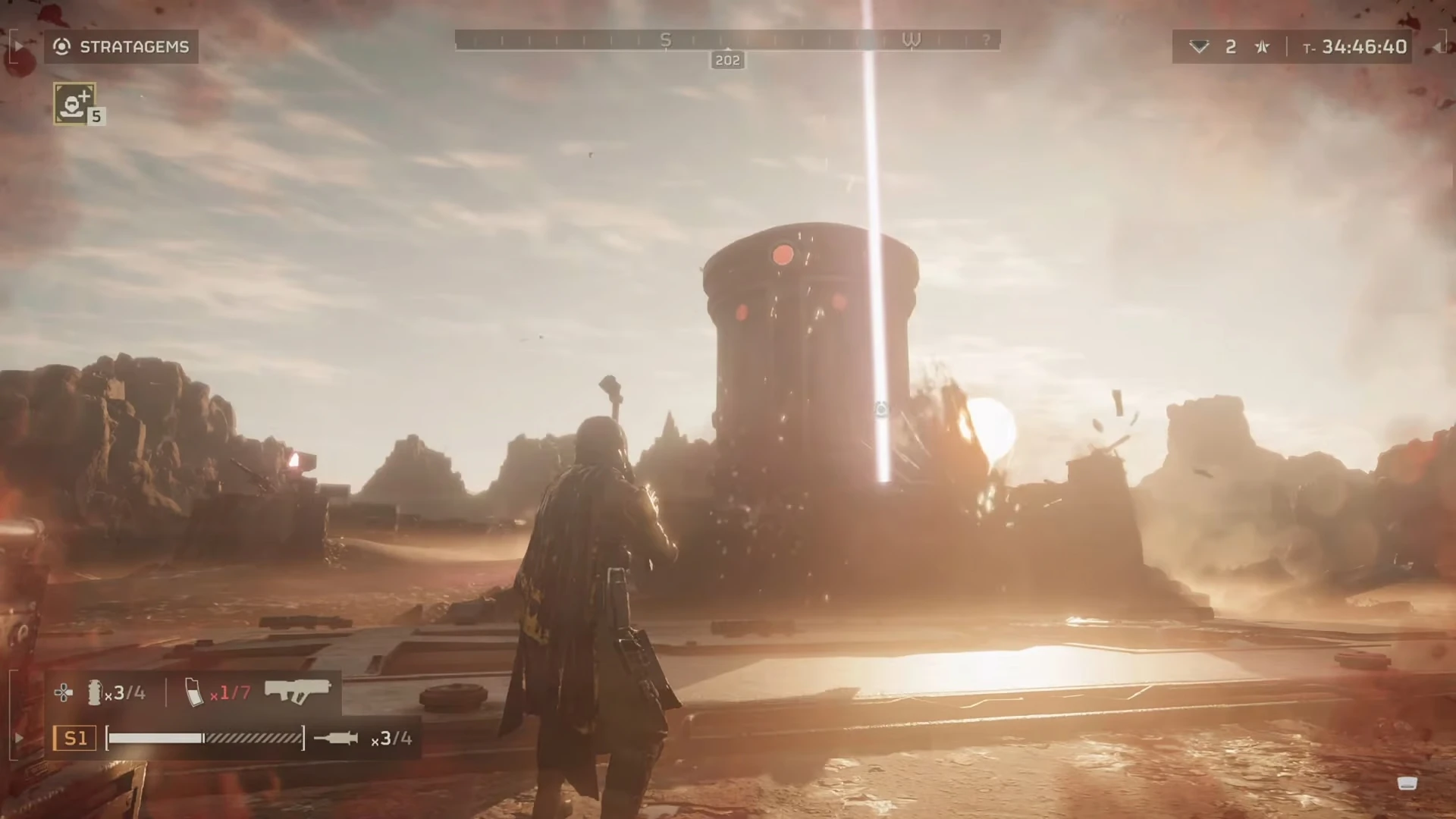Open the Stratagems panel
The height and width of the screenshot is (819, 1456).
pos(121,47)
